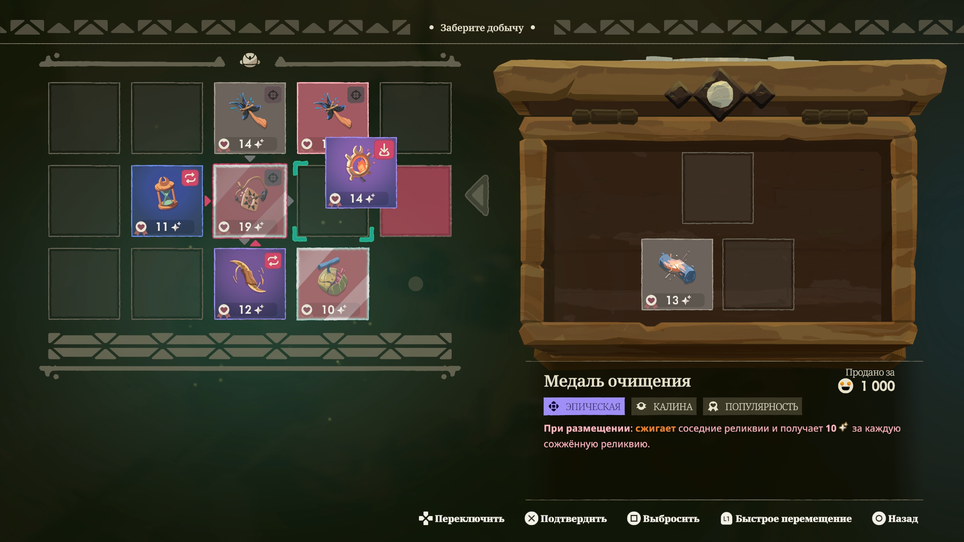Pick the hourglass lantern relic worth 11
The image size is (964, 542).
tap(167, 201)
